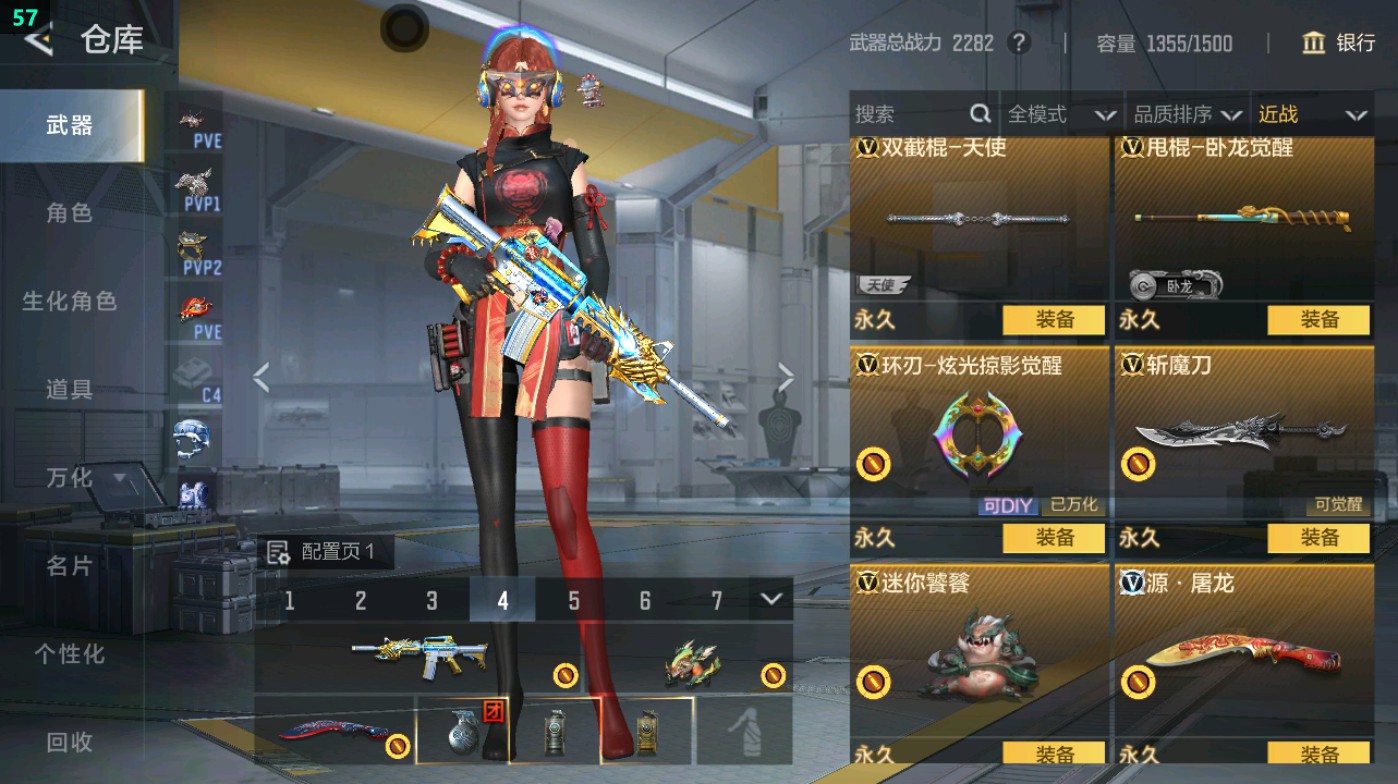Viewport: 1398px width, 784px height.
Task: Open the C4 equipment slot icon
Action: (x=191, y=368)
